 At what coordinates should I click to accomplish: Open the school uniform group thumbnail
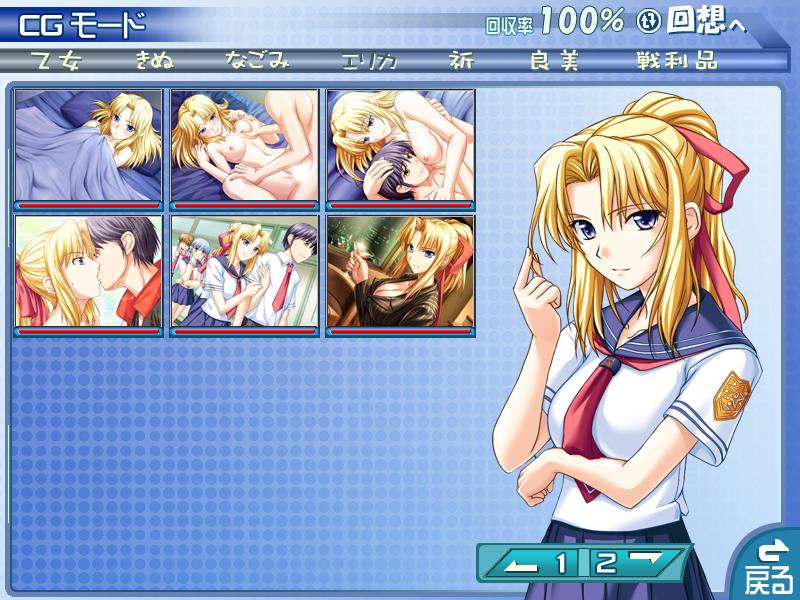(244, 272)
